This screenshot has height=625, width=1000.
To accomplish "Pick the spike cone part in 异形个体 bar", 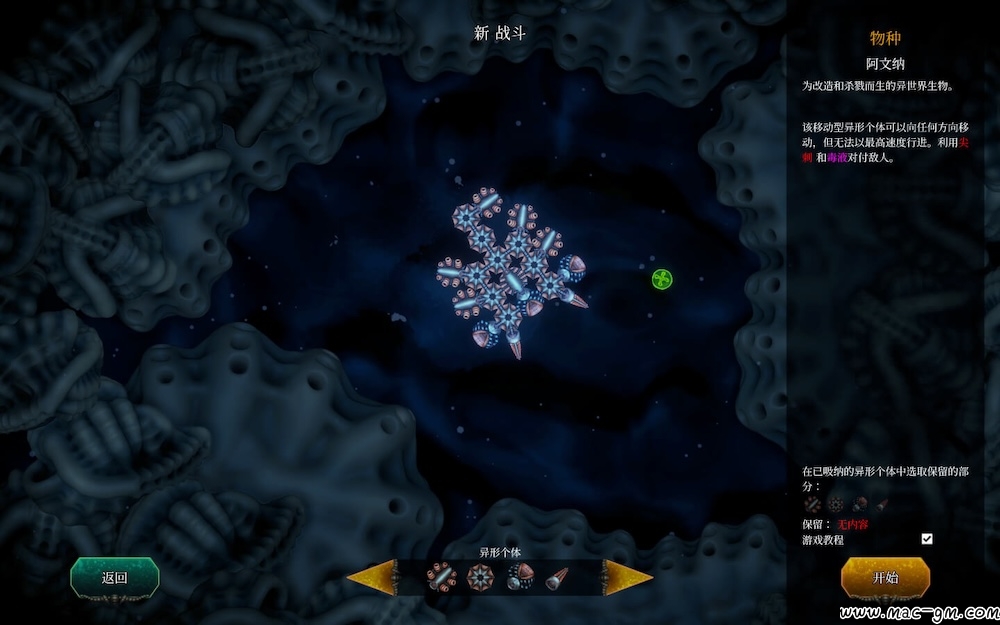I will click(556, 577).
